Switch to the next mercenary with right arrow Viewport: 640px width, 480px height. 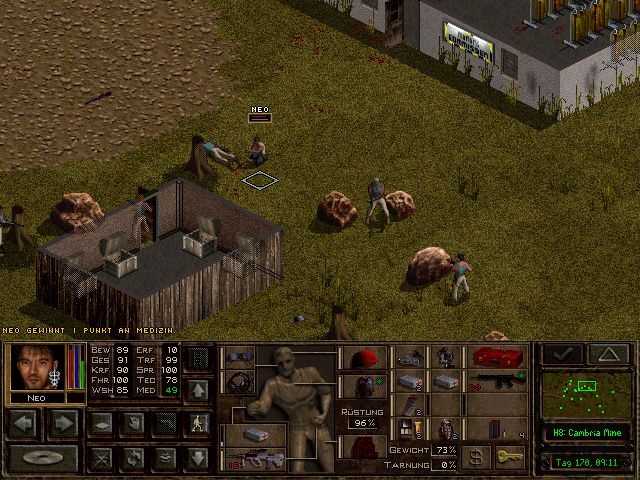pyautogui.click(x=65, y=423)
